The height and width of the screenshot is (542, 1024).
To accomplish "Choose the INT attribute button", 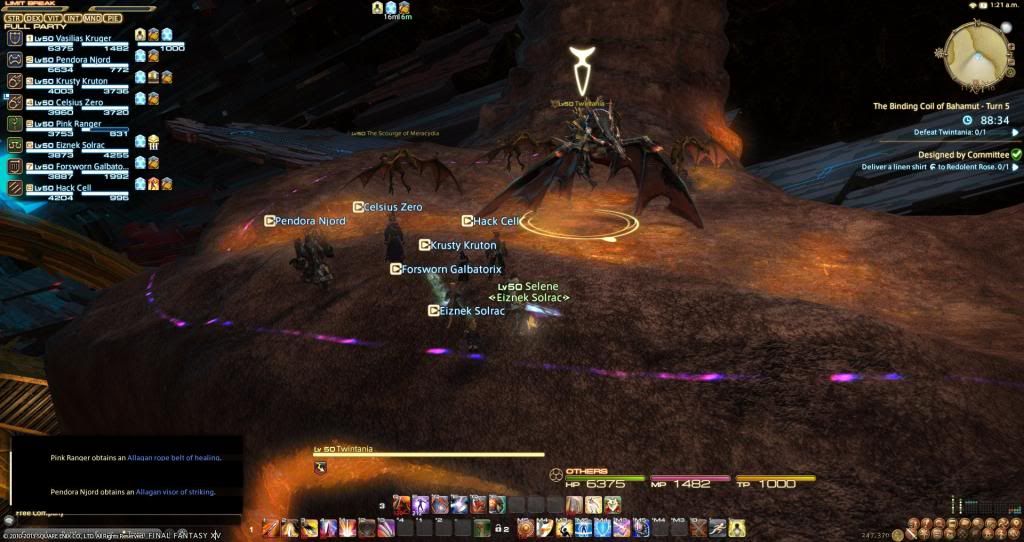I will pyautogui.click(x=72, y=17).
